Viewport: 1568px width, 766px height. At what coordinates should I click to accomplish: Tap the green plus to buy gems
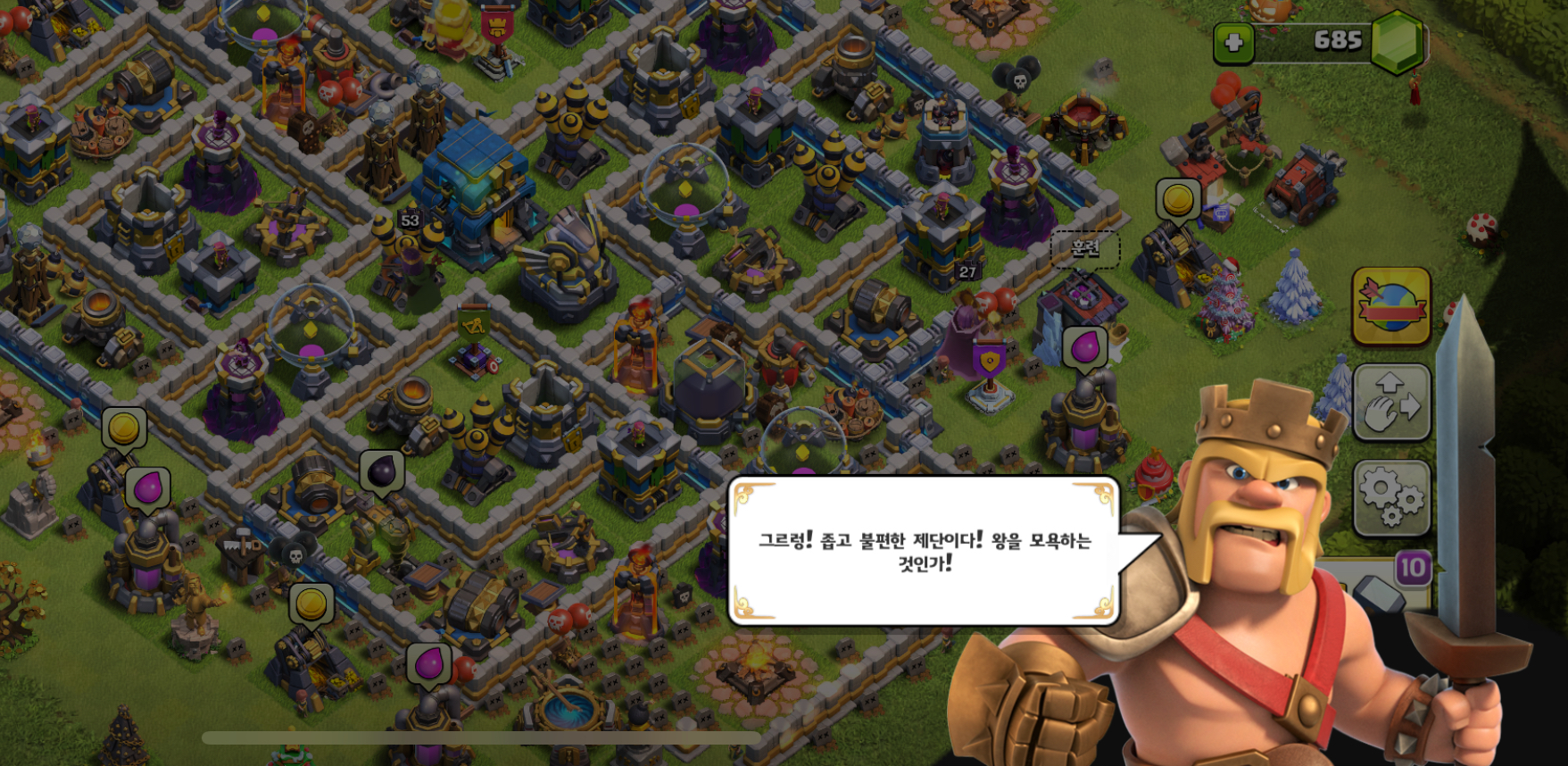tap(1234, 42)
